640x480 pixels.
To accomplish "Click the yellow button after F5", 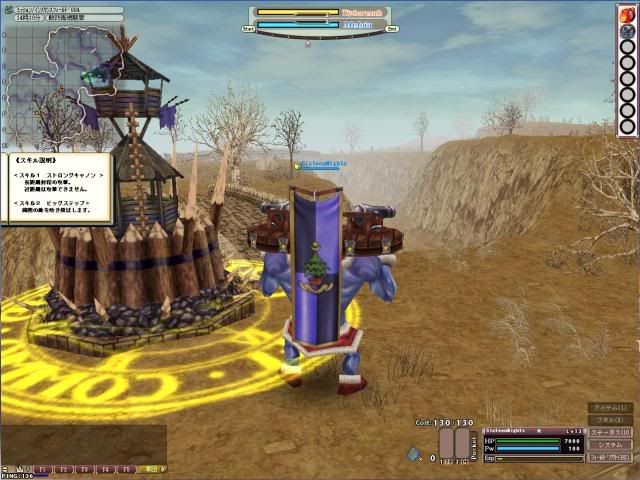I will point(150,468).
